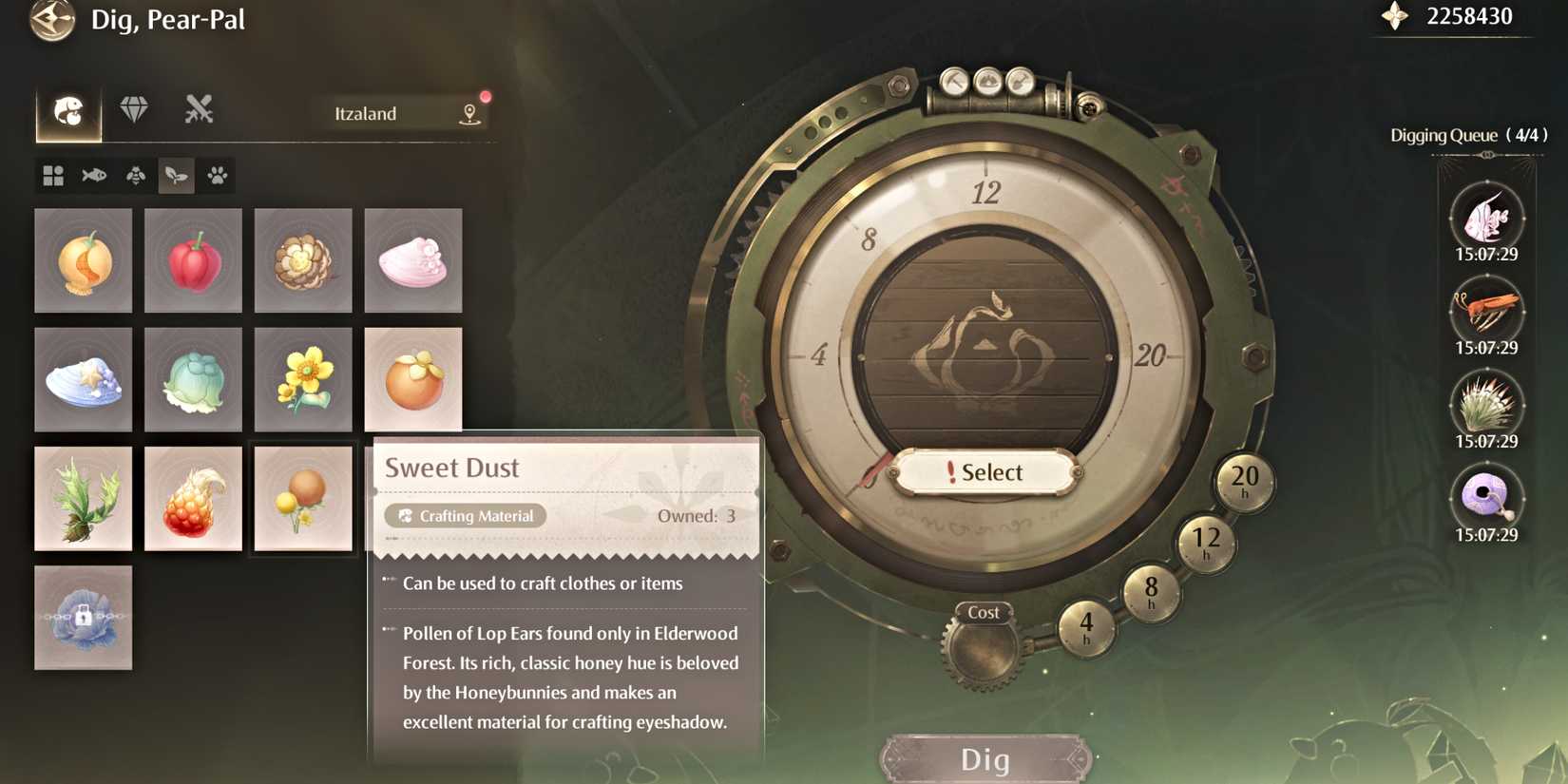Switch to the gems tab

137,110
